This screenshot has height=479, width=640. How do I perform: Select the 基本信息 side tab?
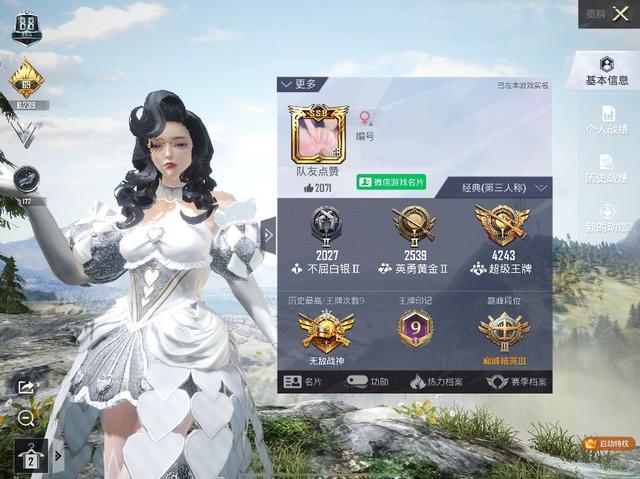click(x=606, y=70)
